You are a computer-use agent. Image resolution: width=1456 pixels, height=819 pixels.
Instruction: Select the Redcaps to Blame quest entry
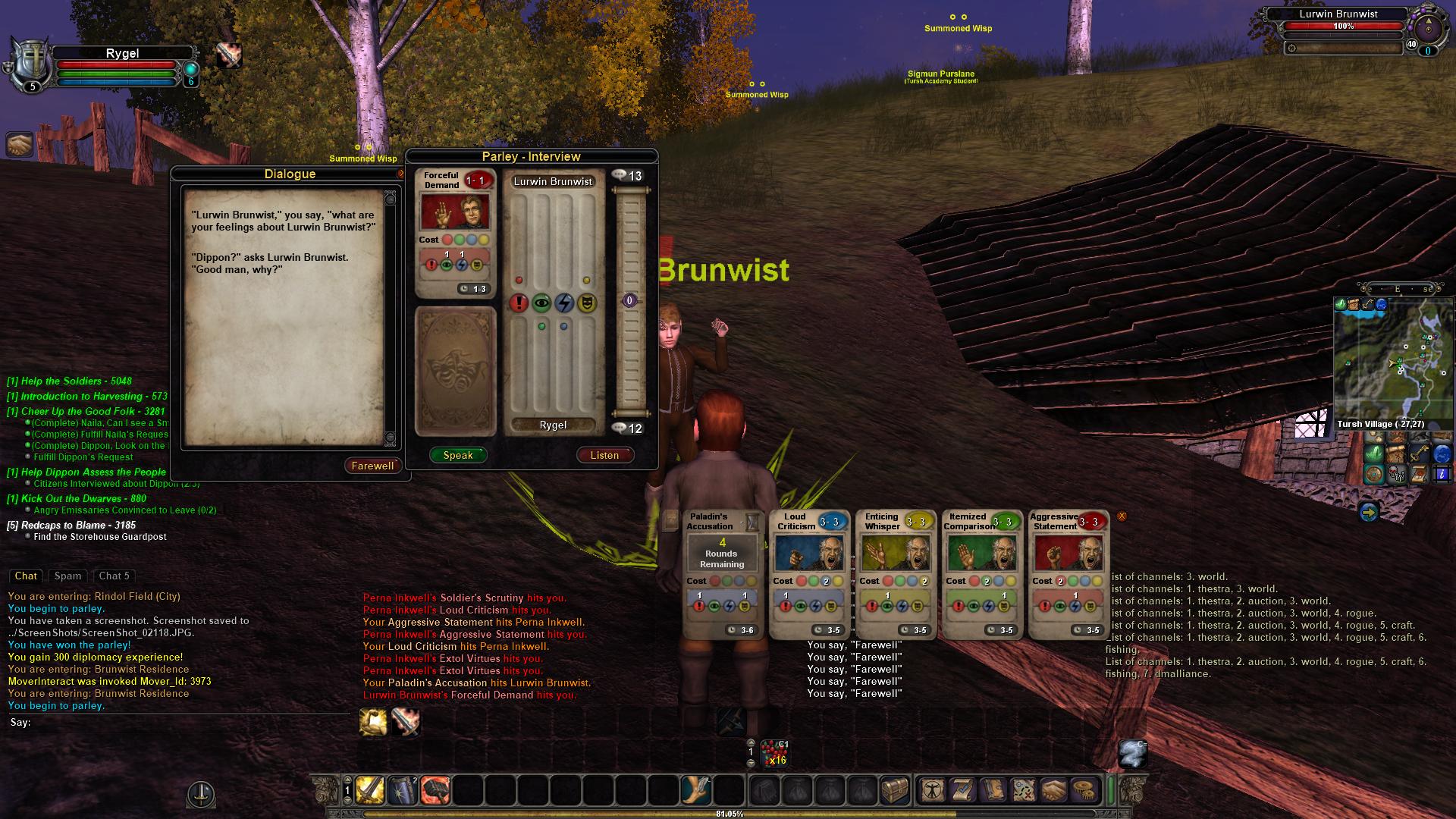click(x=71, y=525)
